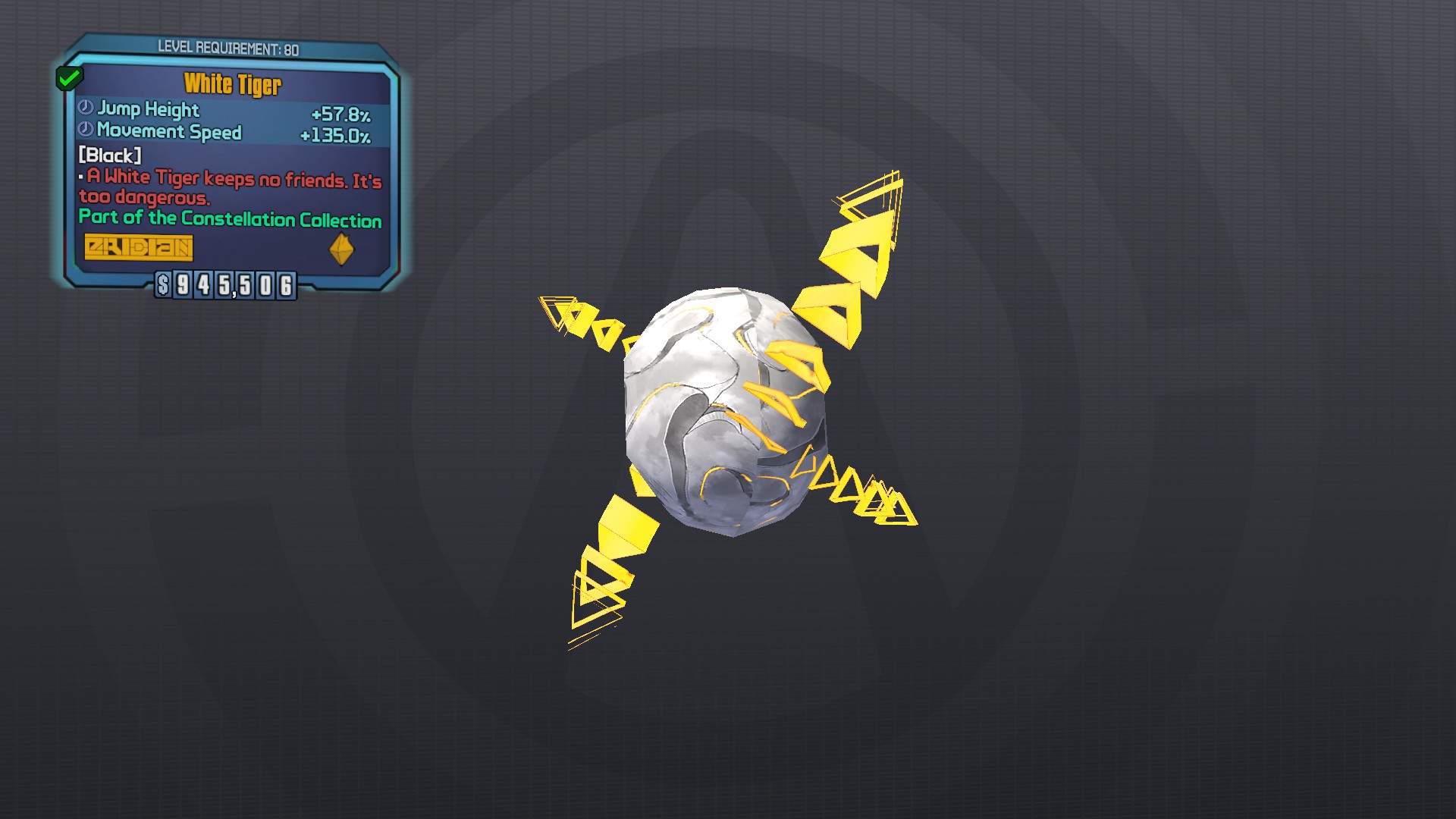This screenshot has height=819, width=1456.
Task: Click the orange gem rarity icon
Action: [x=340, y=247]
